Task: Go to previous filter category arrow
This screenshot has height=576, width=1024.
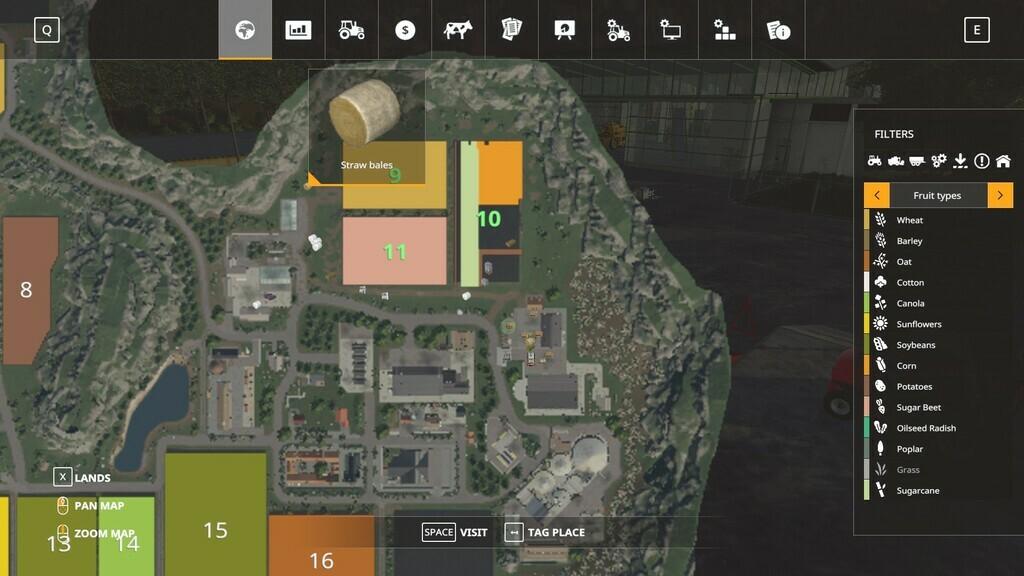Action: pos(876,195)
